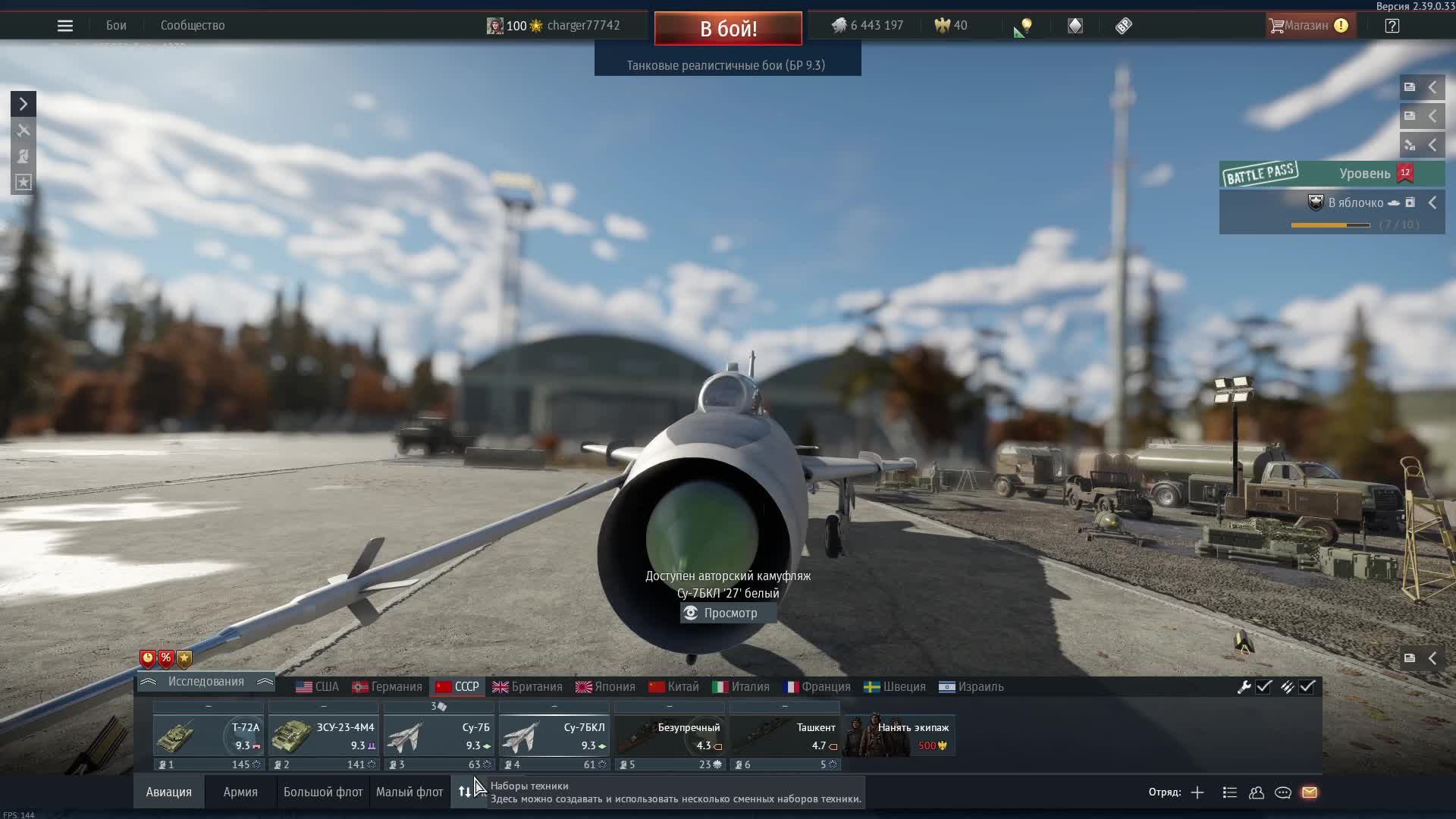Select the ЗСУ-23-4М4 crew slot
Screen dimensions: 1456x819
pos(324,736)
